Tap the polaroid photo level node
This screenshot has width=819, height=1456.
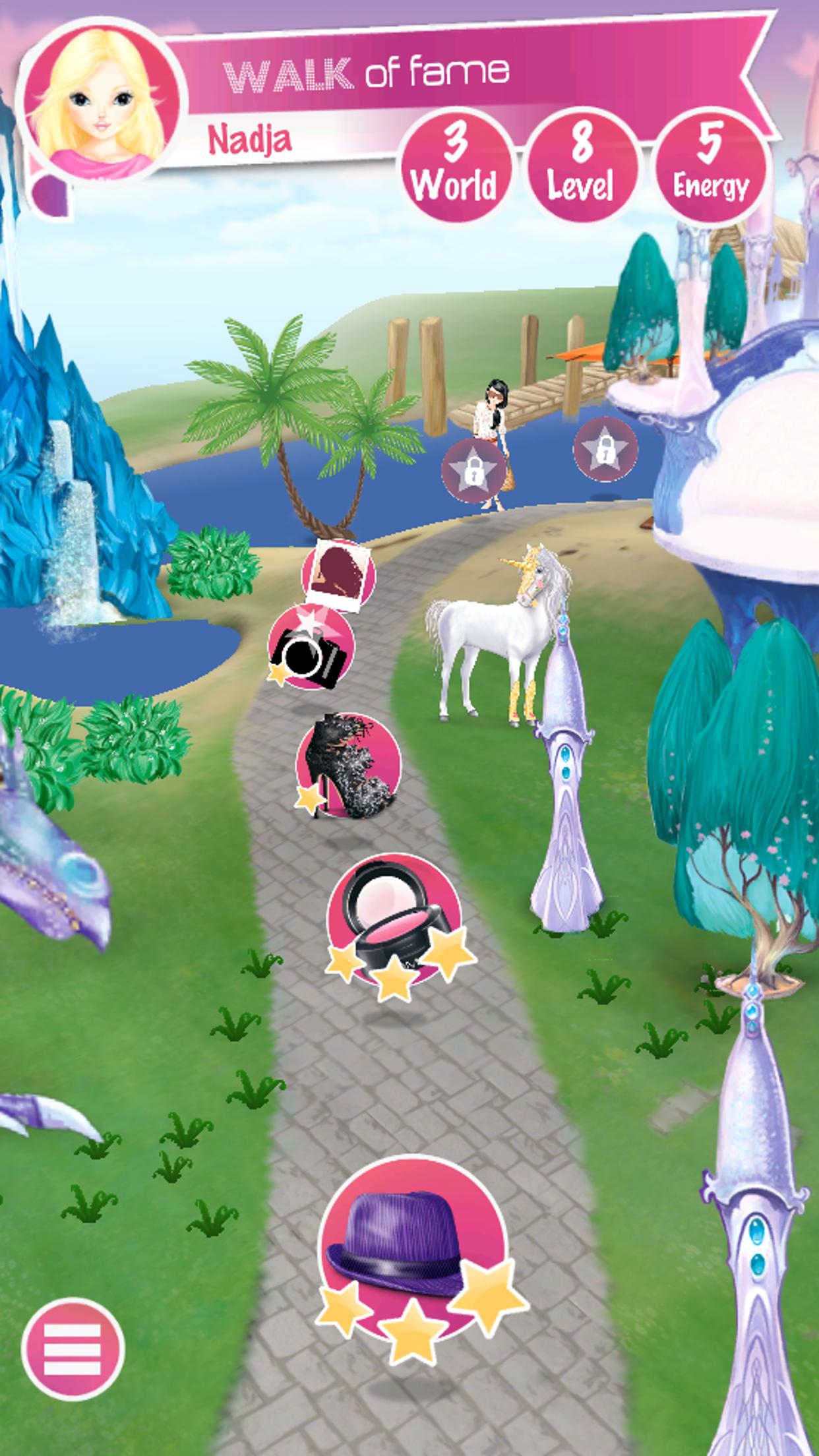[x=339, y=574]
